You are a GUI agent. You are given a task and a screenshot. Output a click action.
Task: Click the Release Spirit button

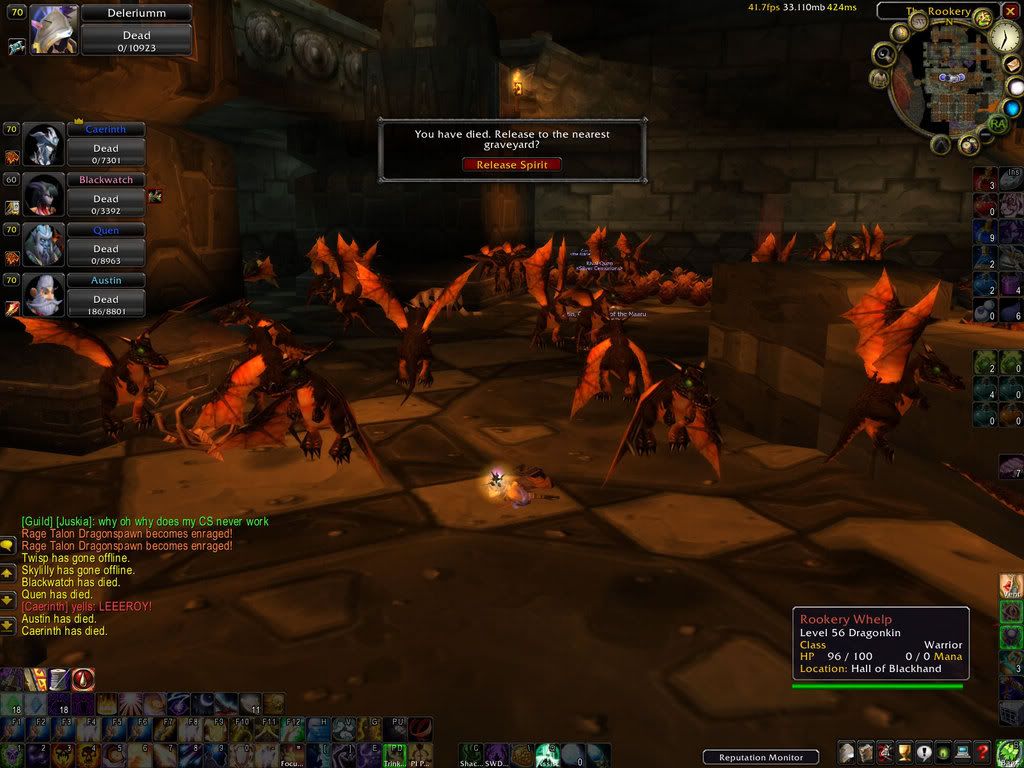click(512, 165)
